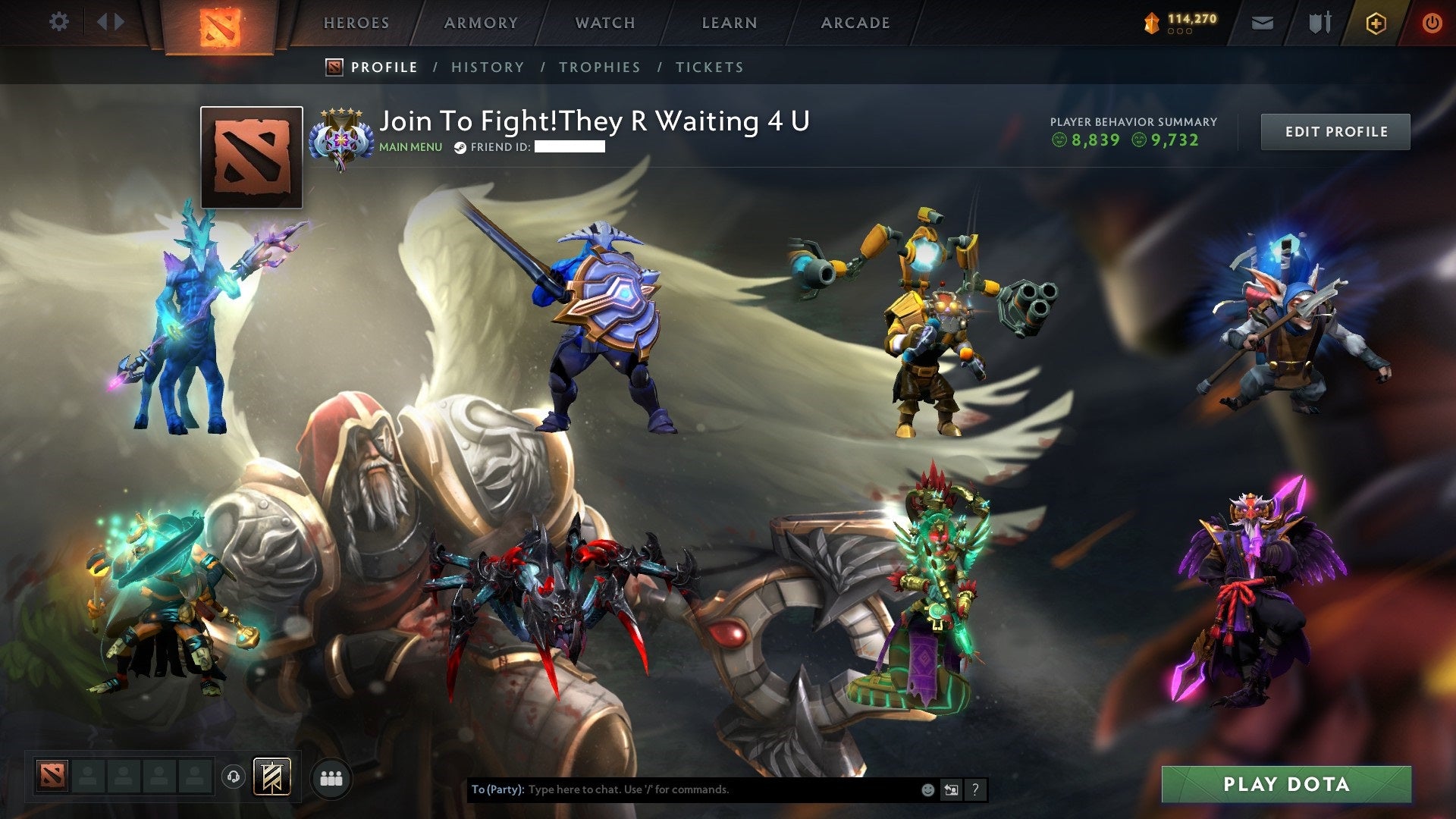Screen dimensions: 1456x819
Task: Expand the chat channel selector next to emoticon
Action: coord(951,789)
